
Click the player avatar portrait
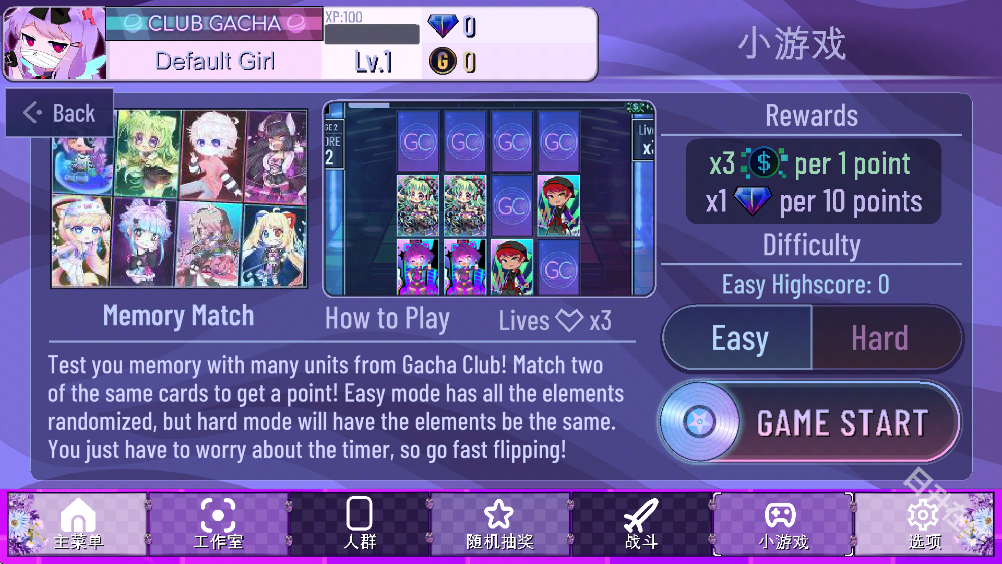[52, 44]
